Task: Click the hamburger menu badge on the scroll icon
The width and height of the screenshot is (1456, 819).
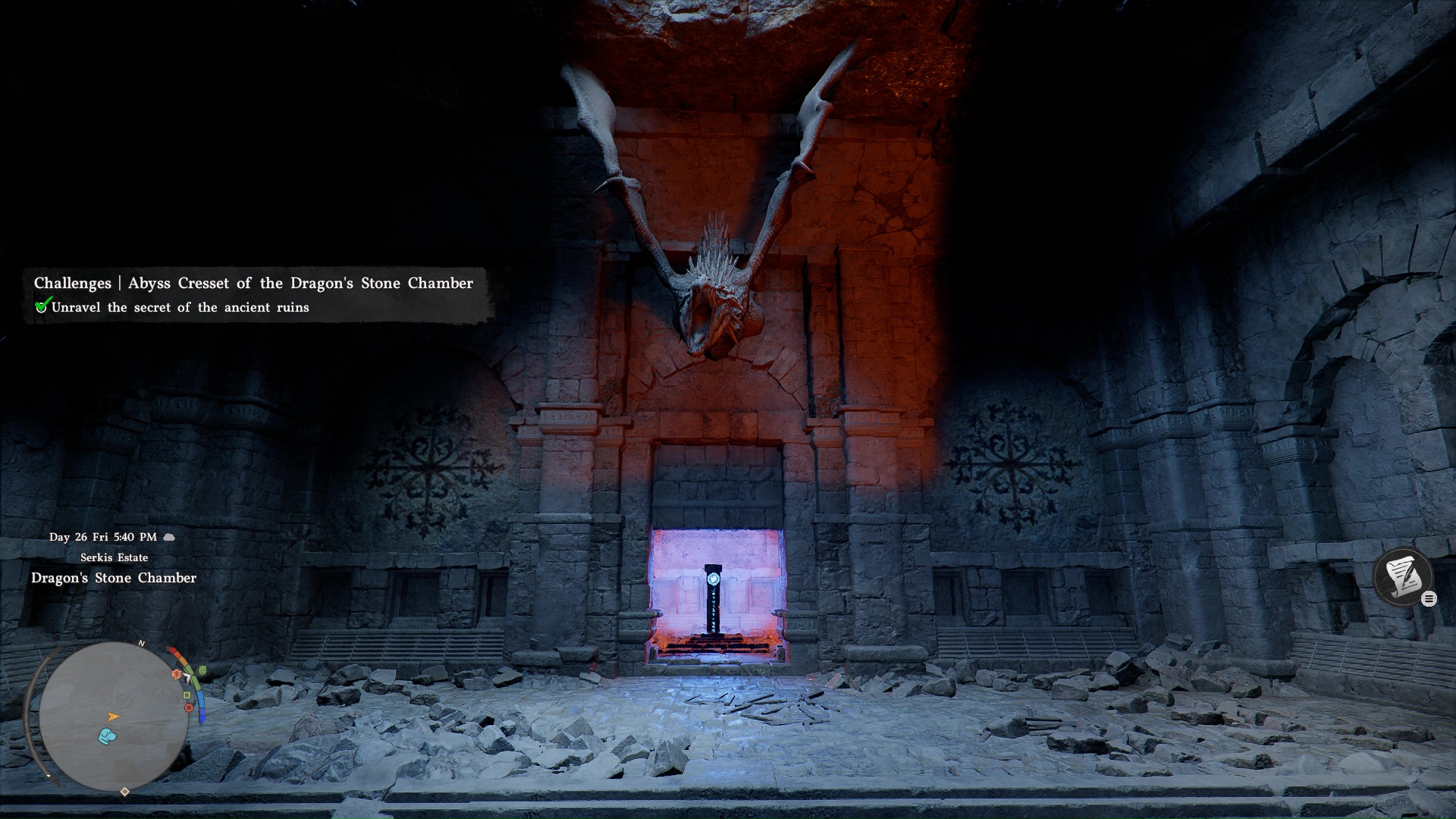Action: pos(1429,598)
